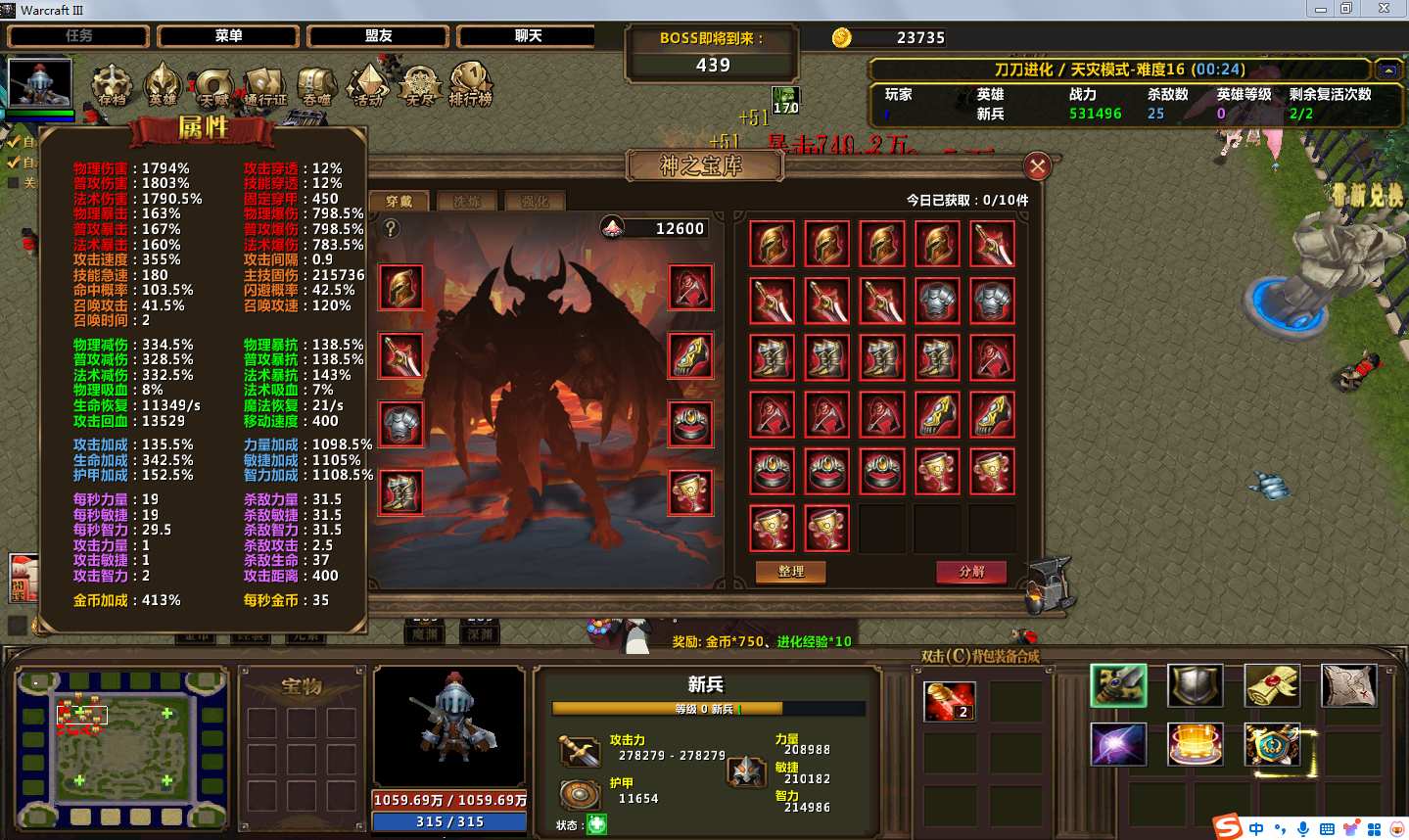Open the 天赋 talent icon
This screenshot has height=840, width=1409.
213,86
